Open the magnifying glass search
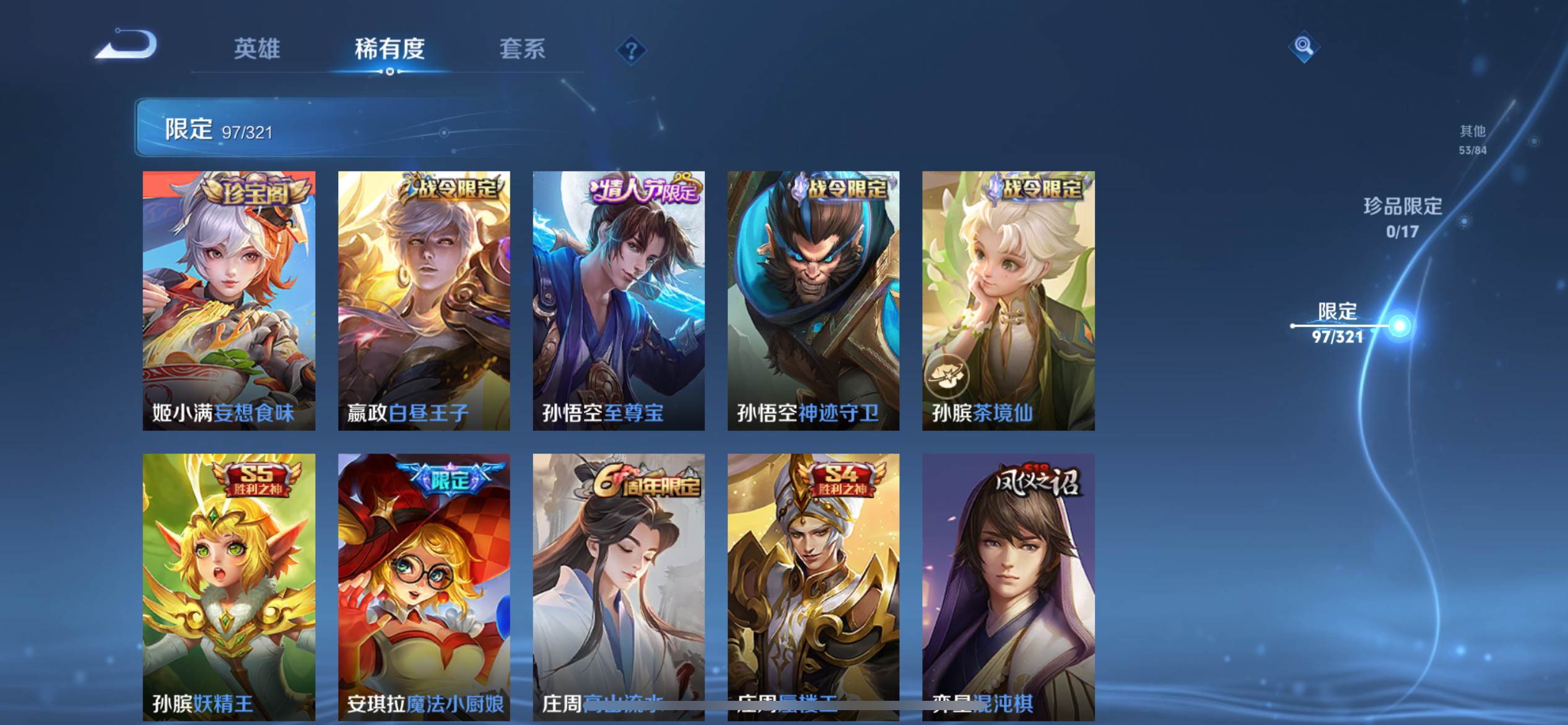 click(1304, 46)
